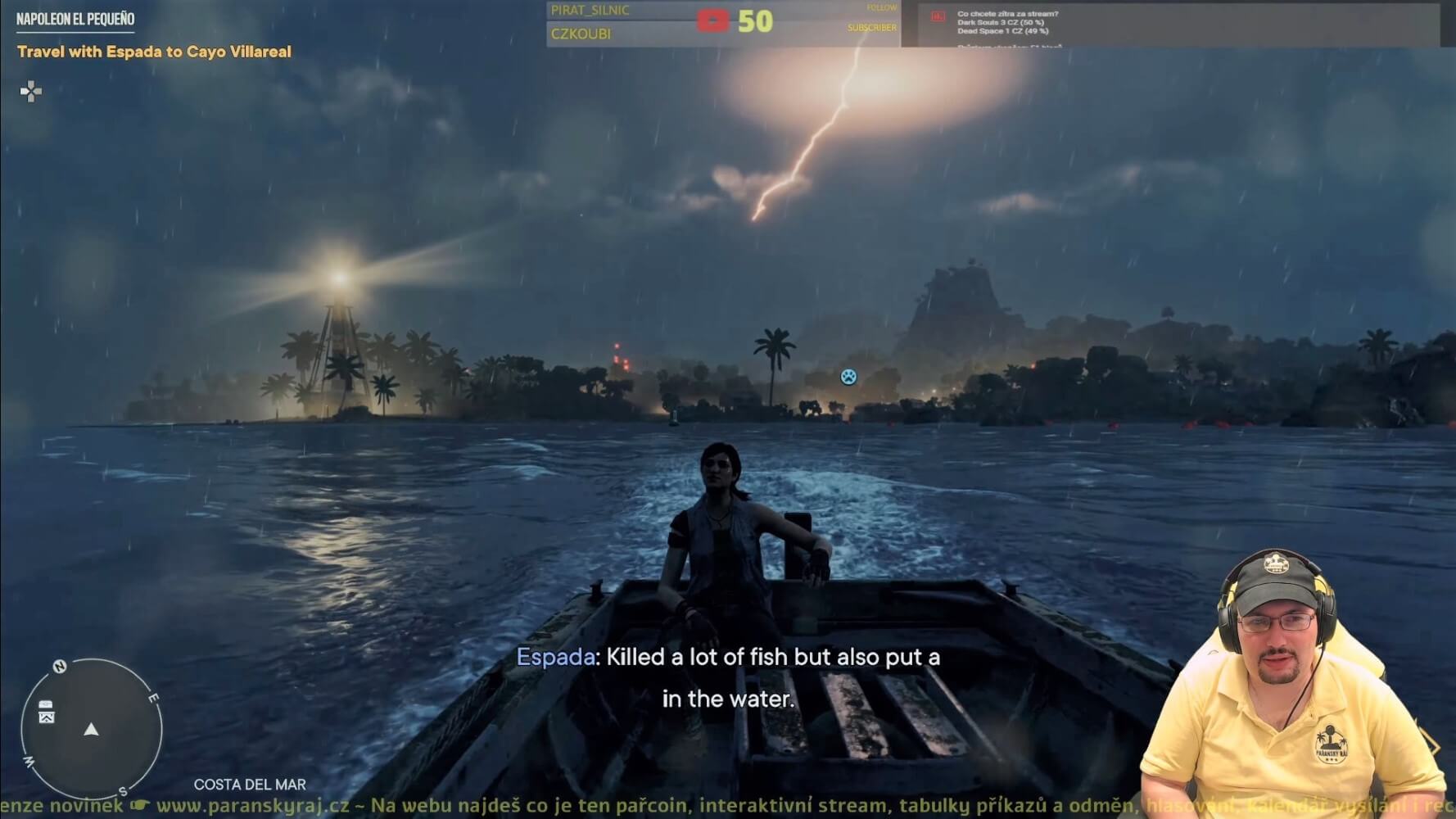Click the d-pad icon under the objective
This screenshot has width=1456, height=819.
pyautogui.click(x=31, y=91)
